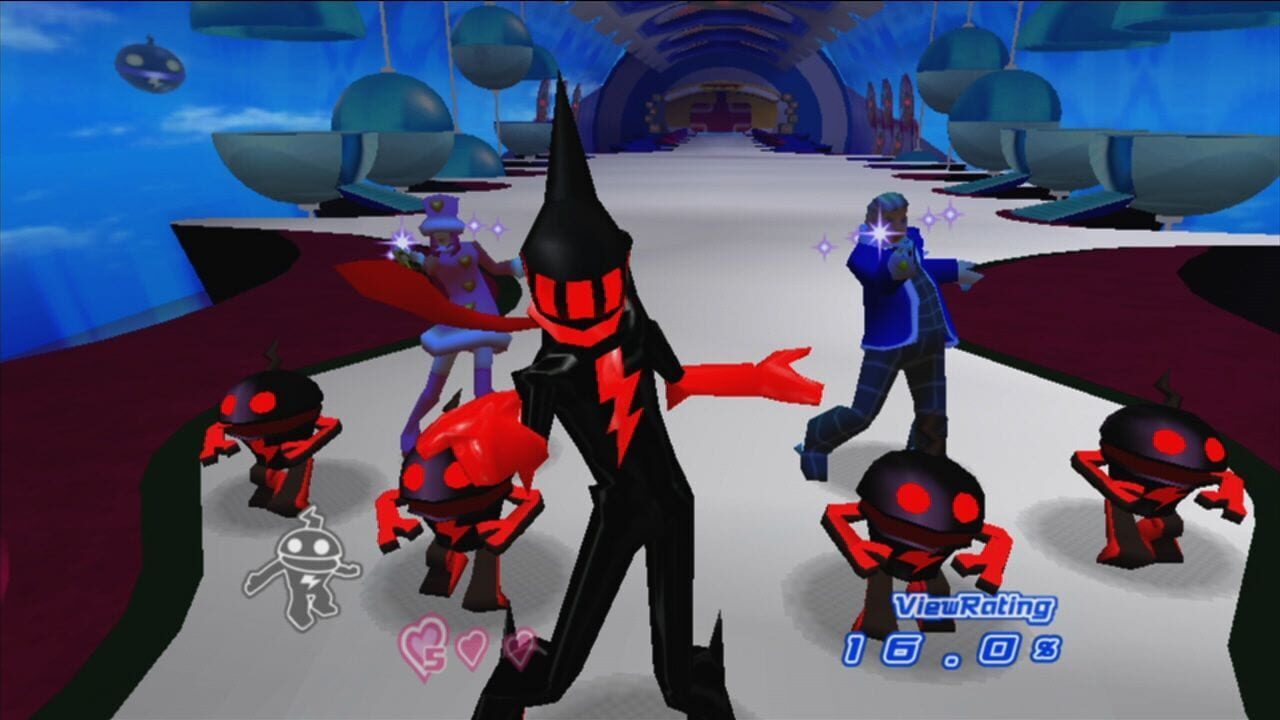Click the black spiky-hatted dancer's red visor
Viewport: 1280px width, 720px height.
point(577,295)
